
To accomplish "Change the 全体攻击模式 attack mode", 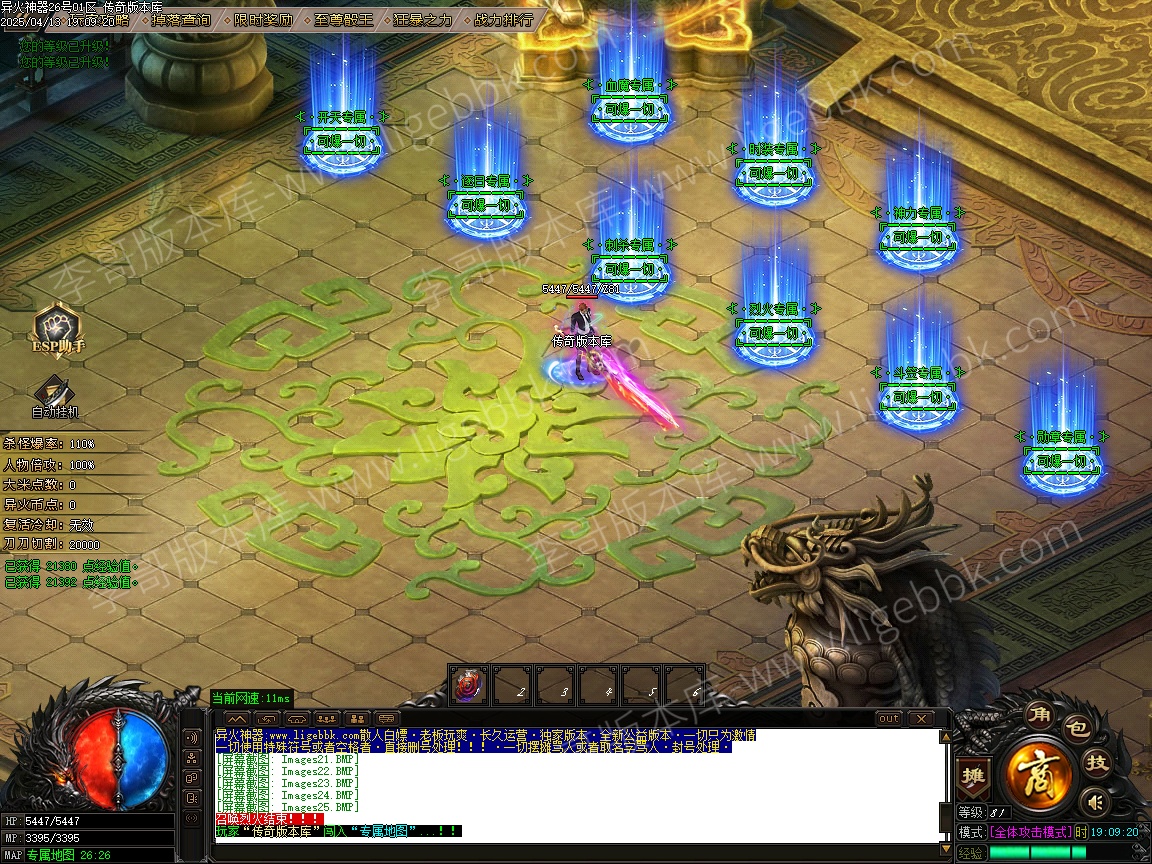I will pyautogui.click(x=1030, y=832).
